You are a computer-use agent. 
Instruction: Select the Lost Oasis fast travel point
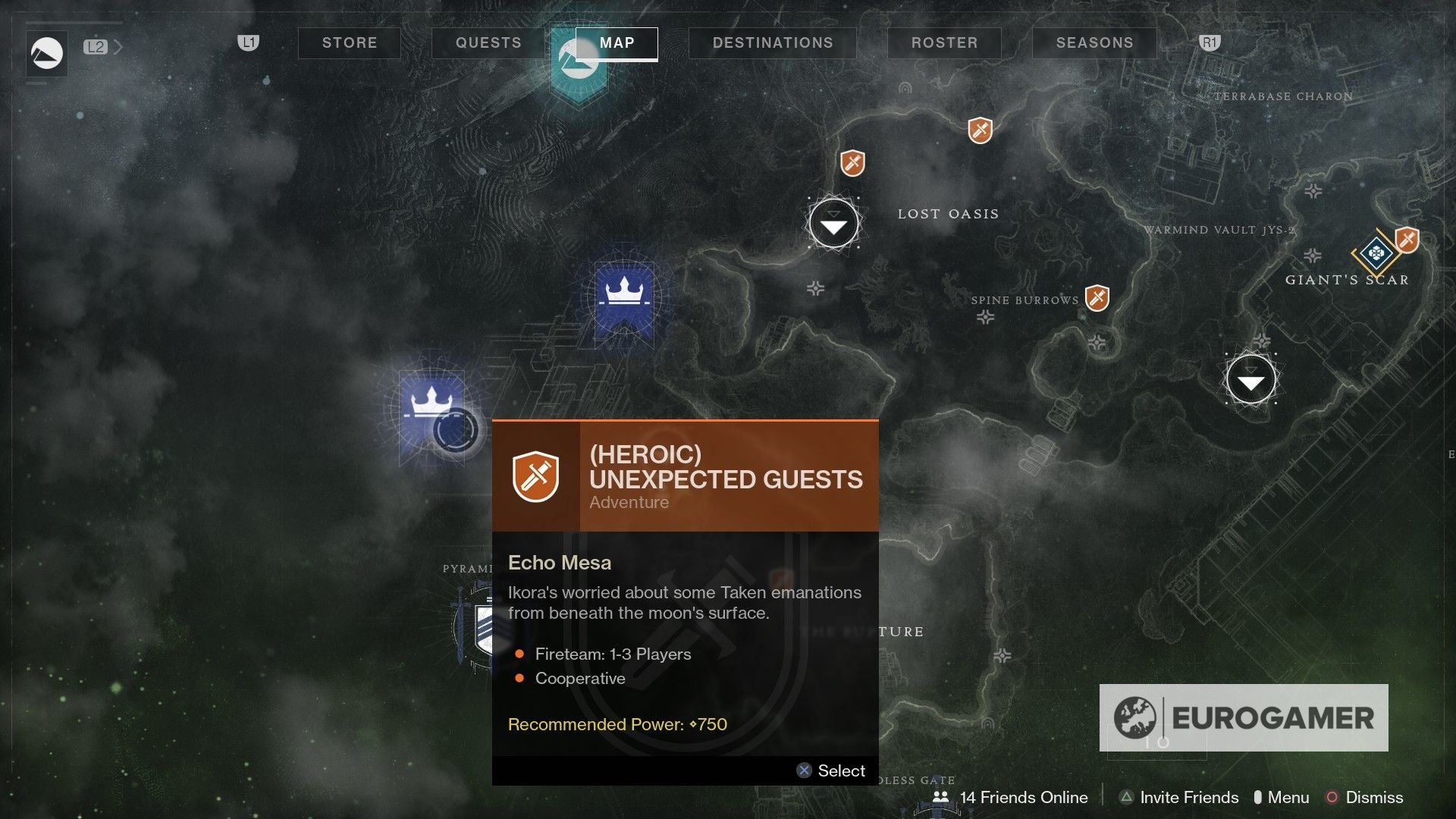(834, 224)
